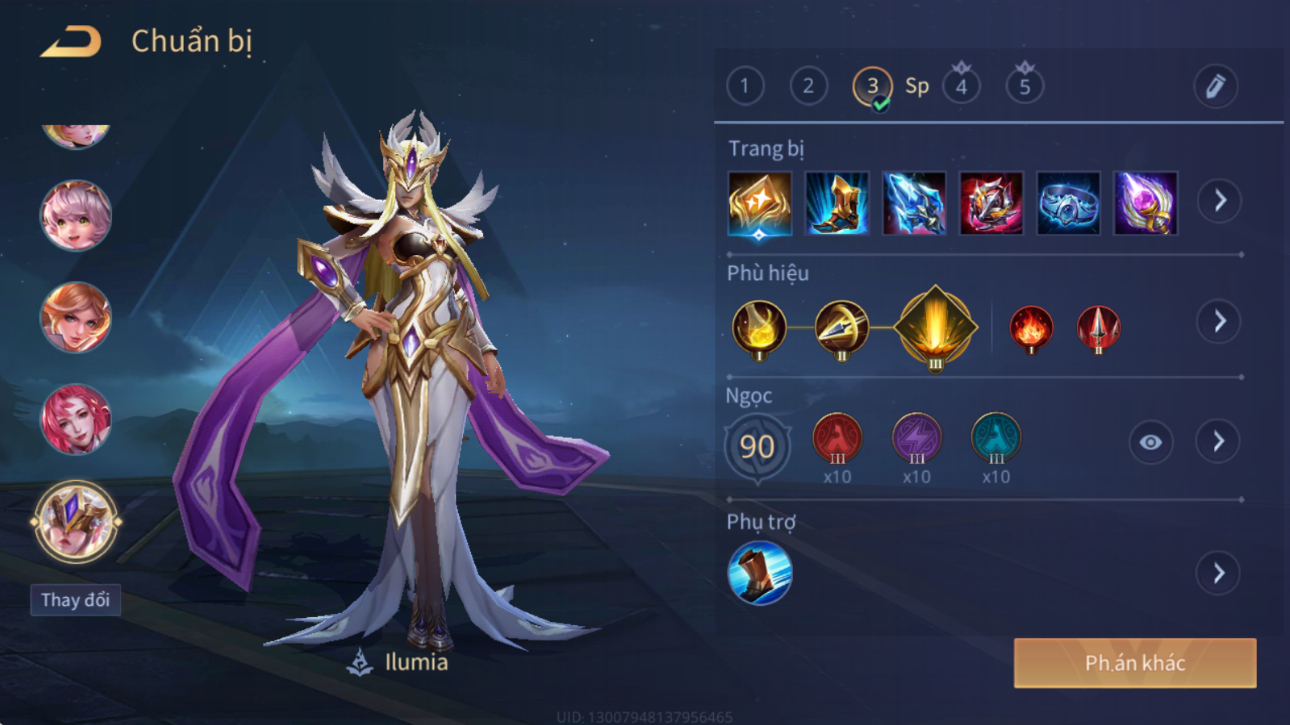Select the golden boots equipment item
This screenshot has width=1290, height=725.
837,203
